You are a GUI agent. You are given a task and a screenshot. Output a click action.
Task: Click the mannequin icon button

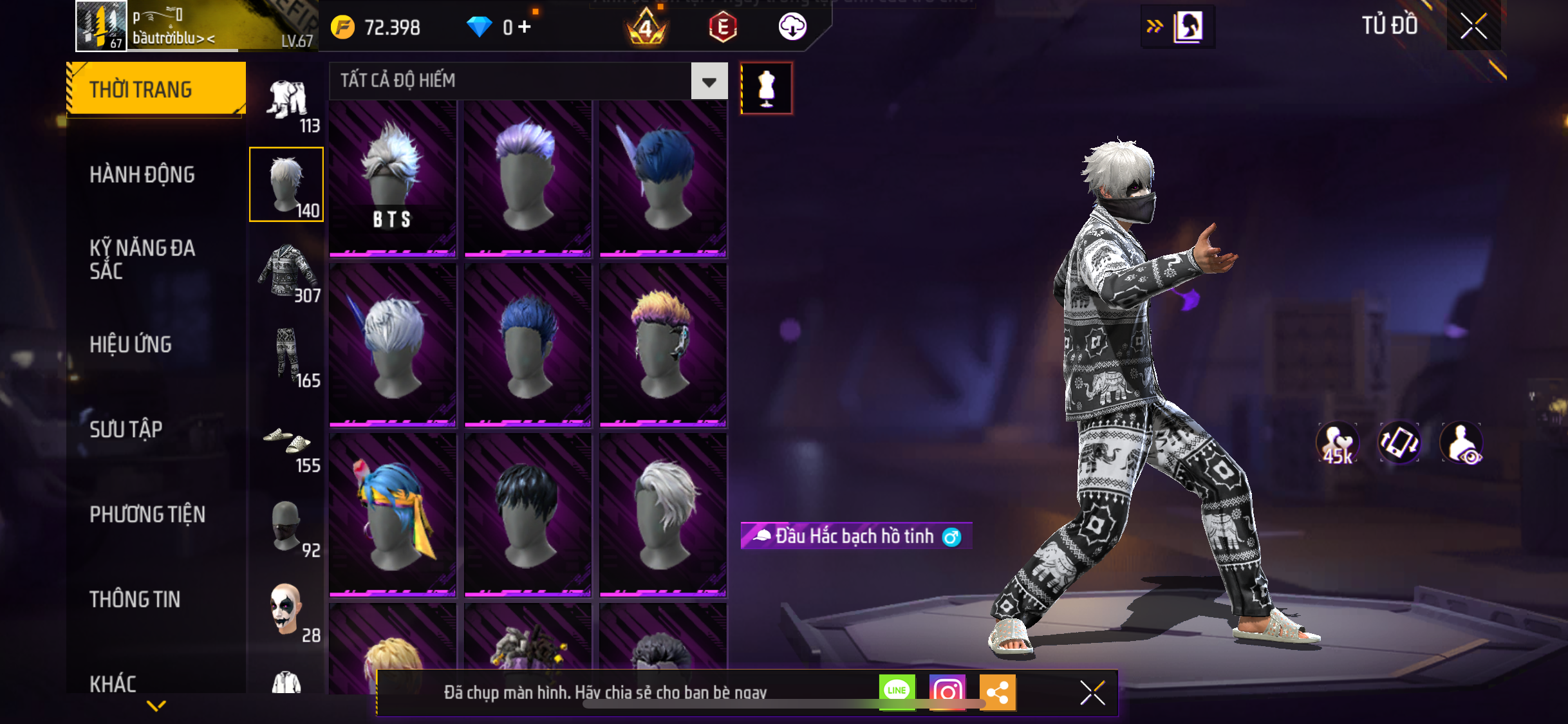point(766,88)
